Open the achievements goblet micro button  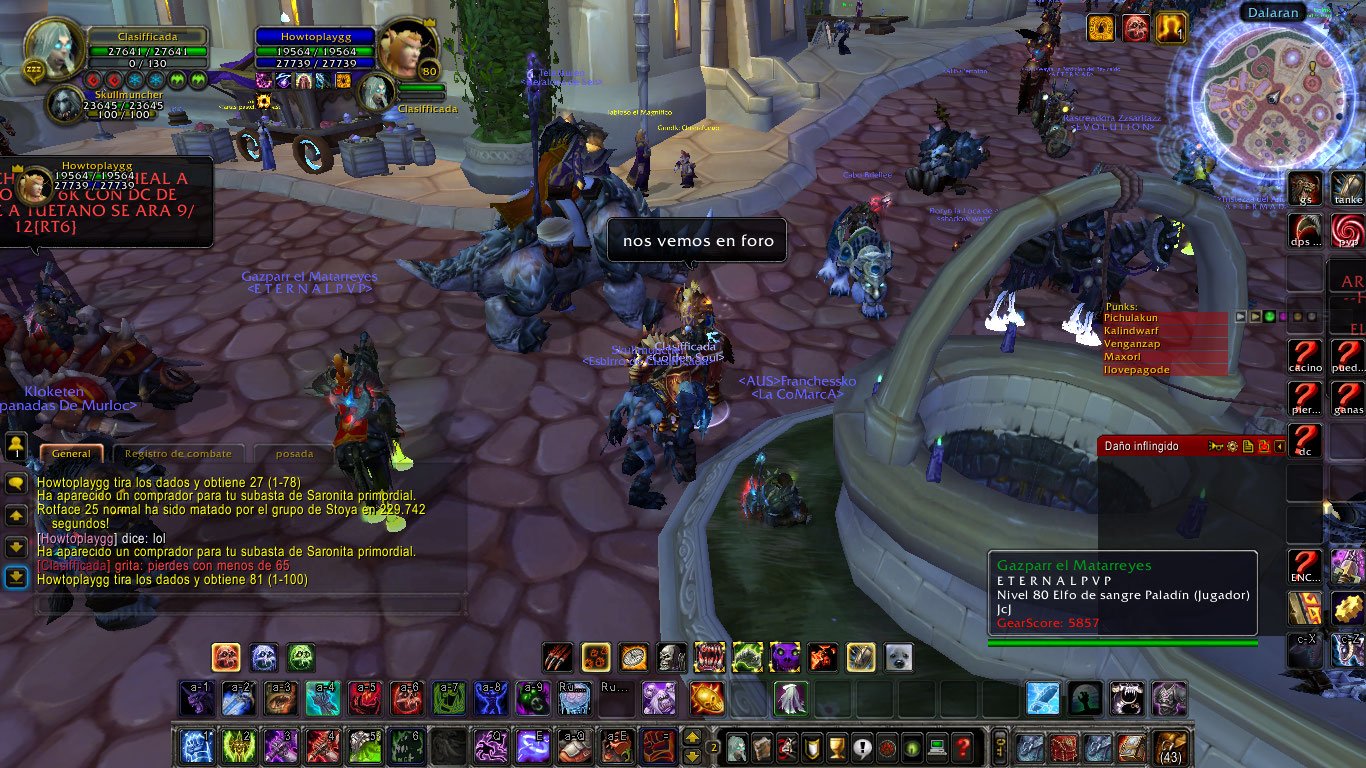(837, 747)
